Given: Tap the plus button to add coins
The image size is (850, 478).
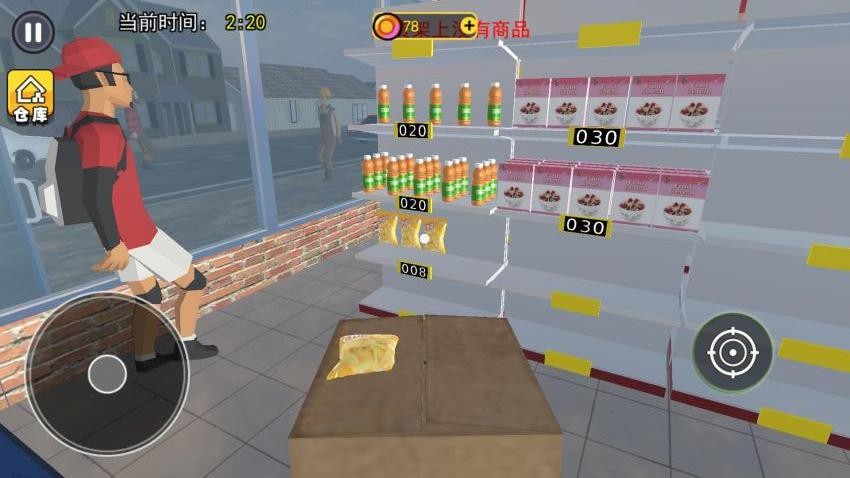Looking at the screenshot, I should coord(469,26).
